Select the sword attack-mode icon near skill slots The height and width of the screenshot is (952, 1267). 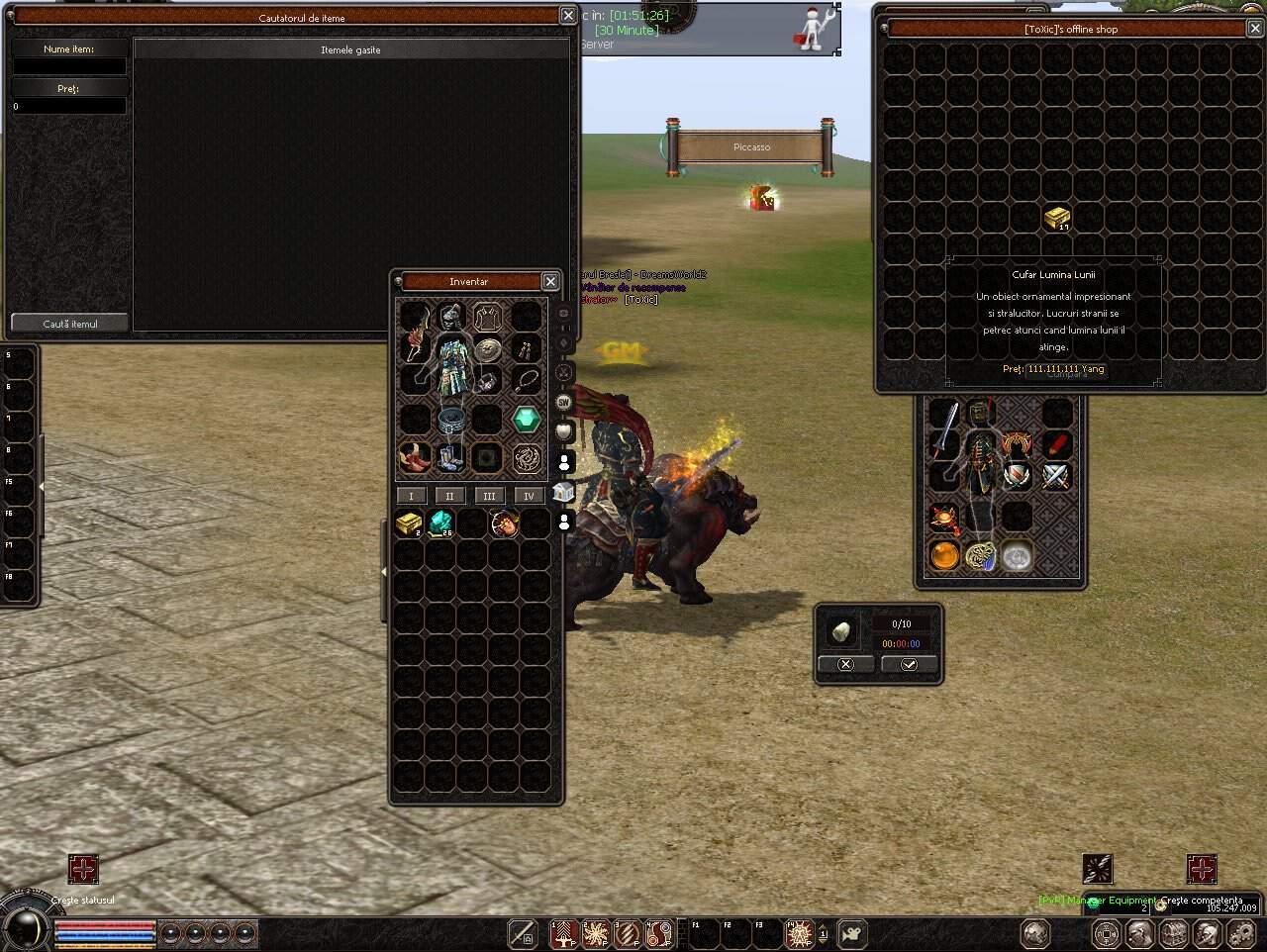[522, 934]
